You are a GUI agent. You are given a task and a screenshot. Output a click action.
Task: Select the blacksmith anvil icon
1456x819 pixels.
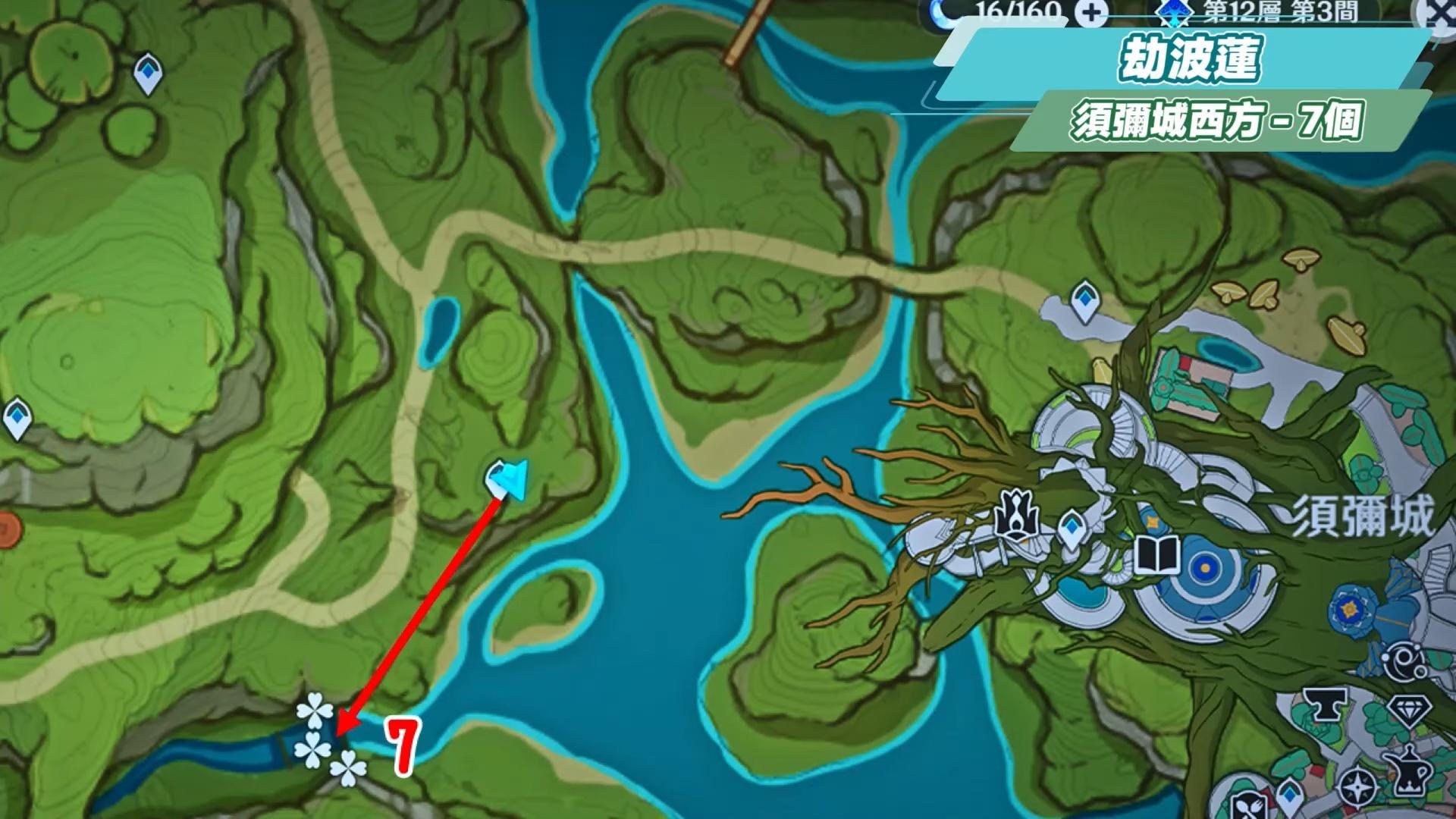click(1325, 706)
